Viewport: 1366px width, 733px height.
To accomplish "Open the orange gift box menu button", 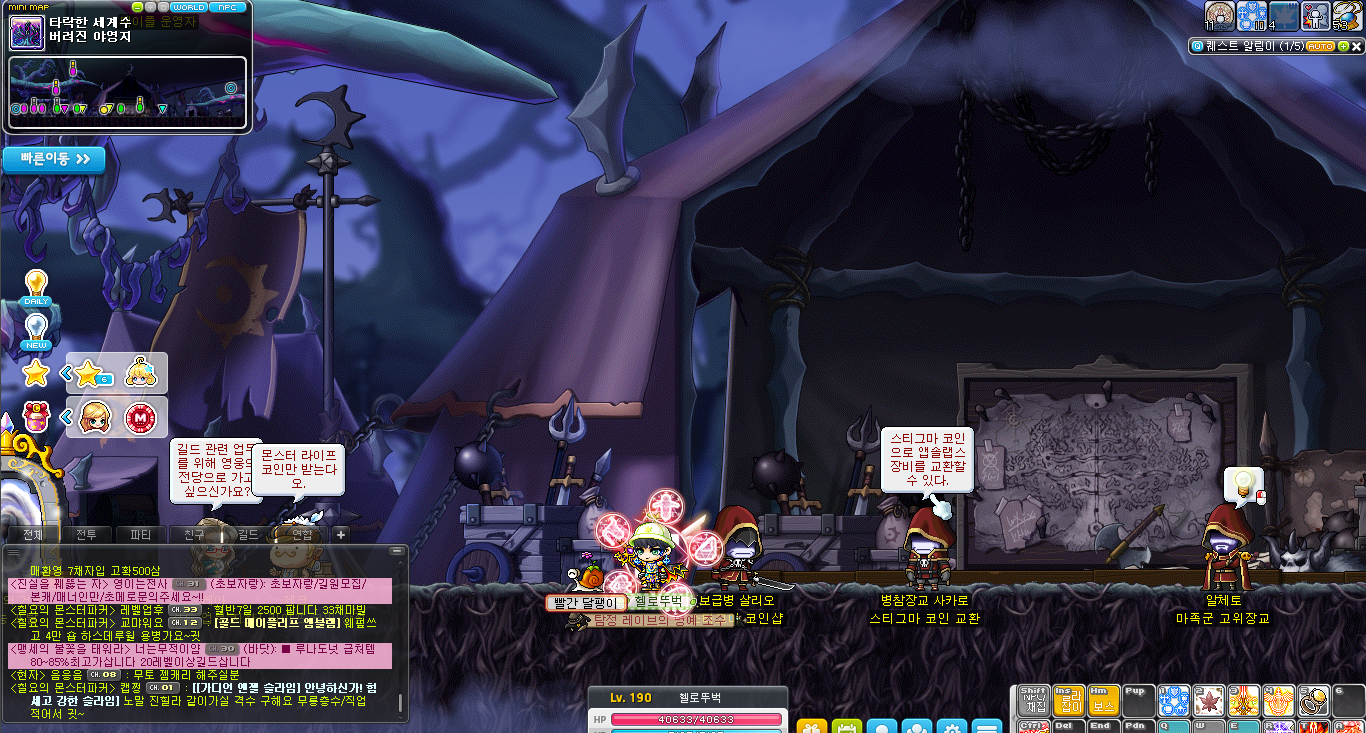I will pyautogui.click(x=811, y=727).
